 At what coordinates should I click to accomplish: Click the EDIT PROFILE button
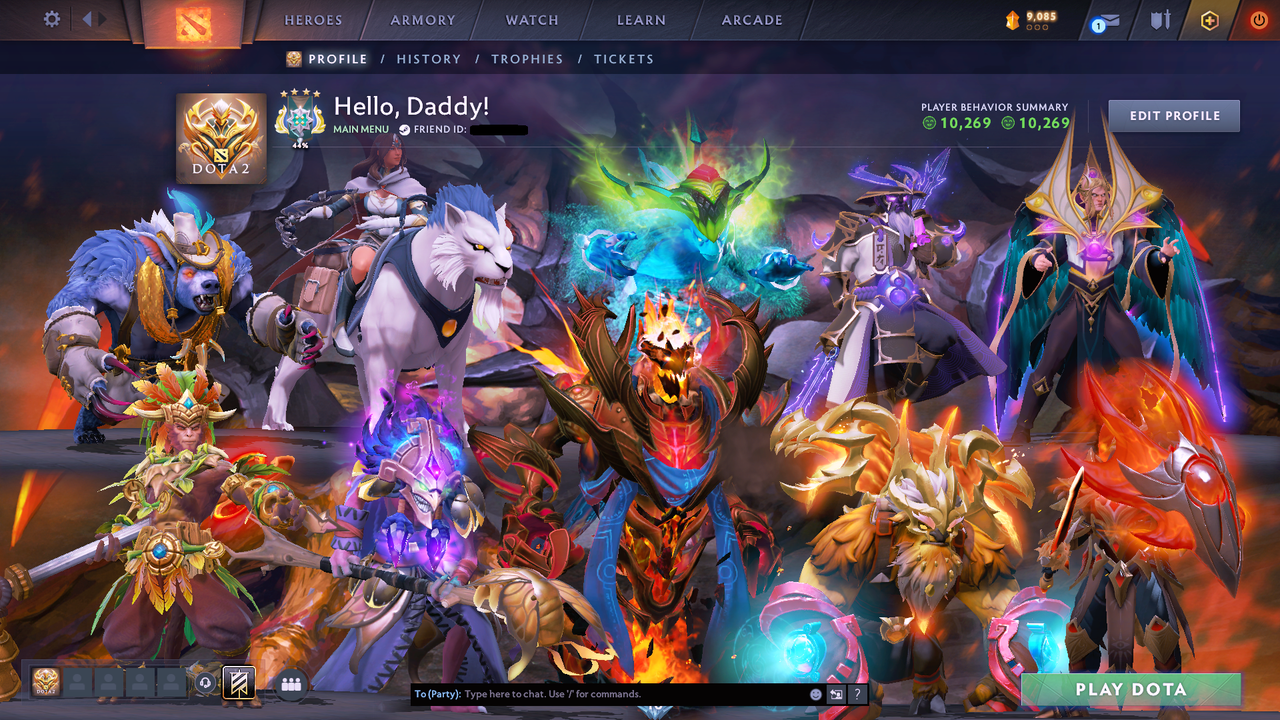[1173, 115]
